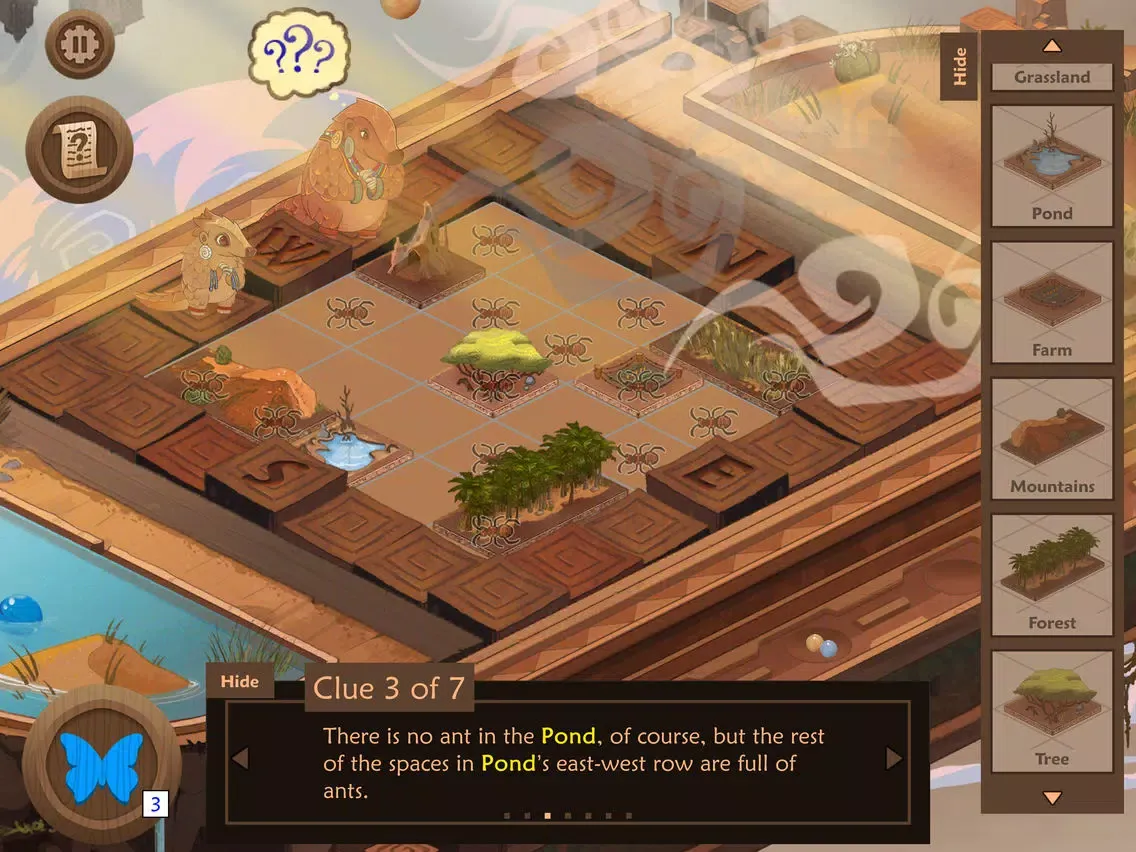1136x852 pixels.
Task: Open the clue scroll journal button
Action: 79,149
